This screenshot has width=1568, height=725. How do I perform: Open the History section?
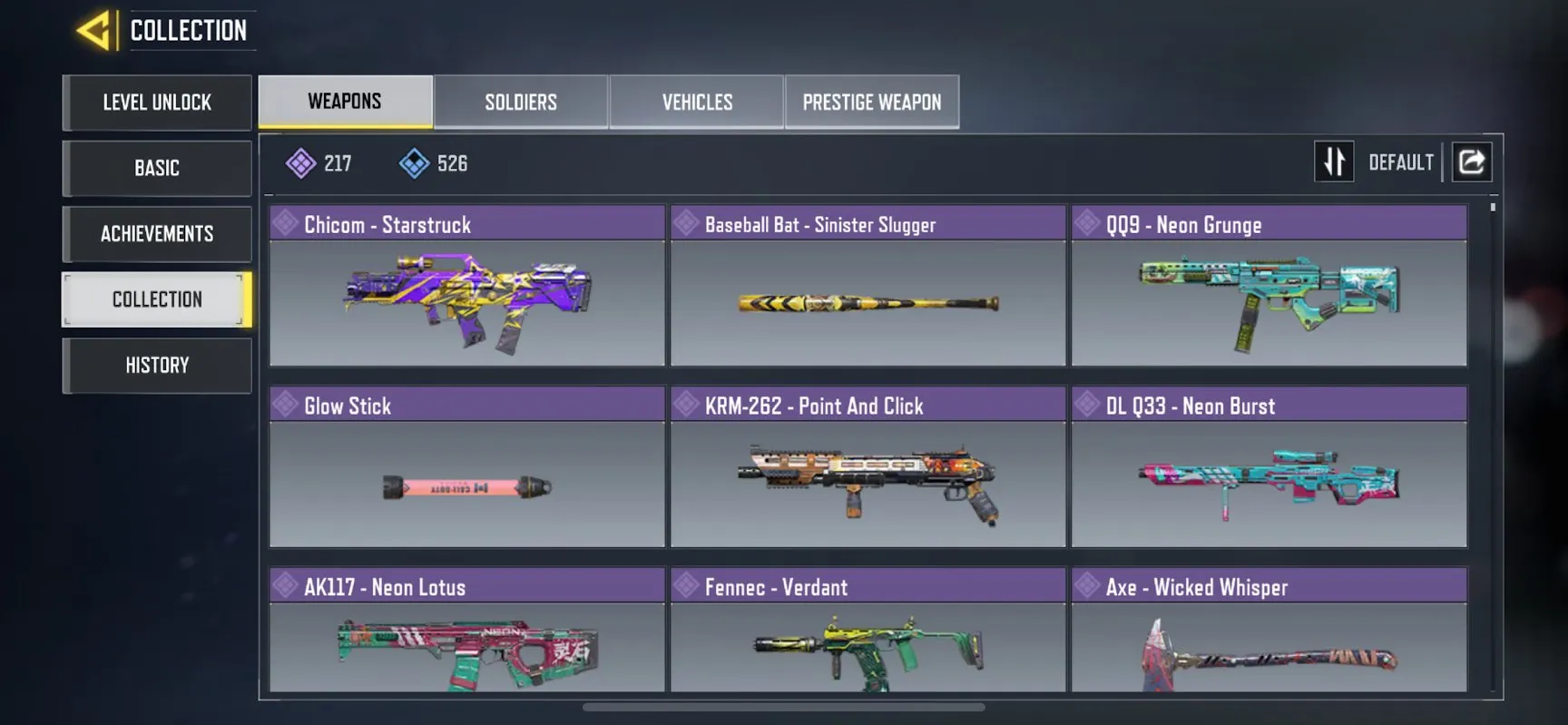[156, 365]
